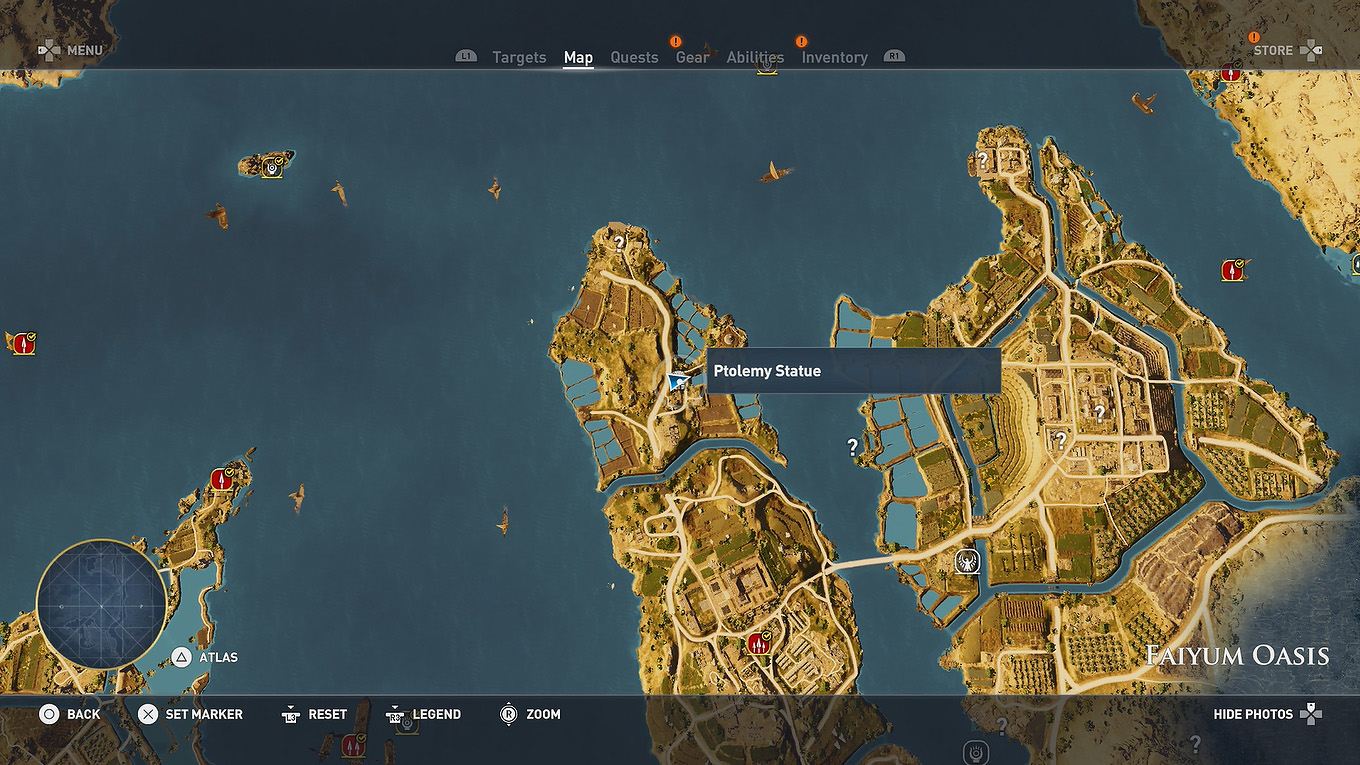The image size is (1360, 765).
Task: Open the Atlas using its triangle icon
Action: click(x=183, y=657)
